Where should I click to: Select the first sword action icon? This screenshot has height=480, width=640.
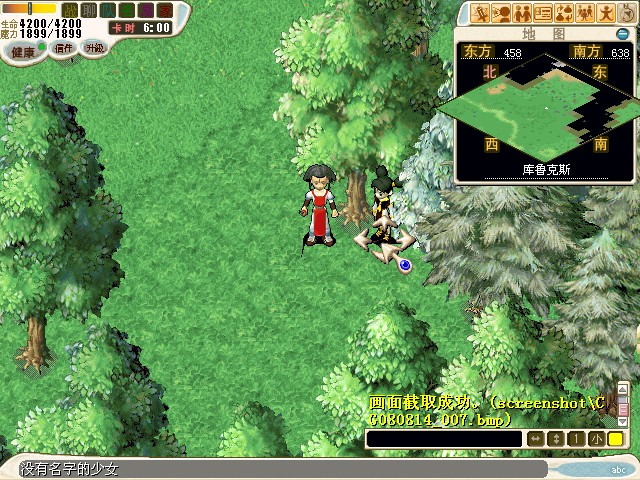(481, 13)
